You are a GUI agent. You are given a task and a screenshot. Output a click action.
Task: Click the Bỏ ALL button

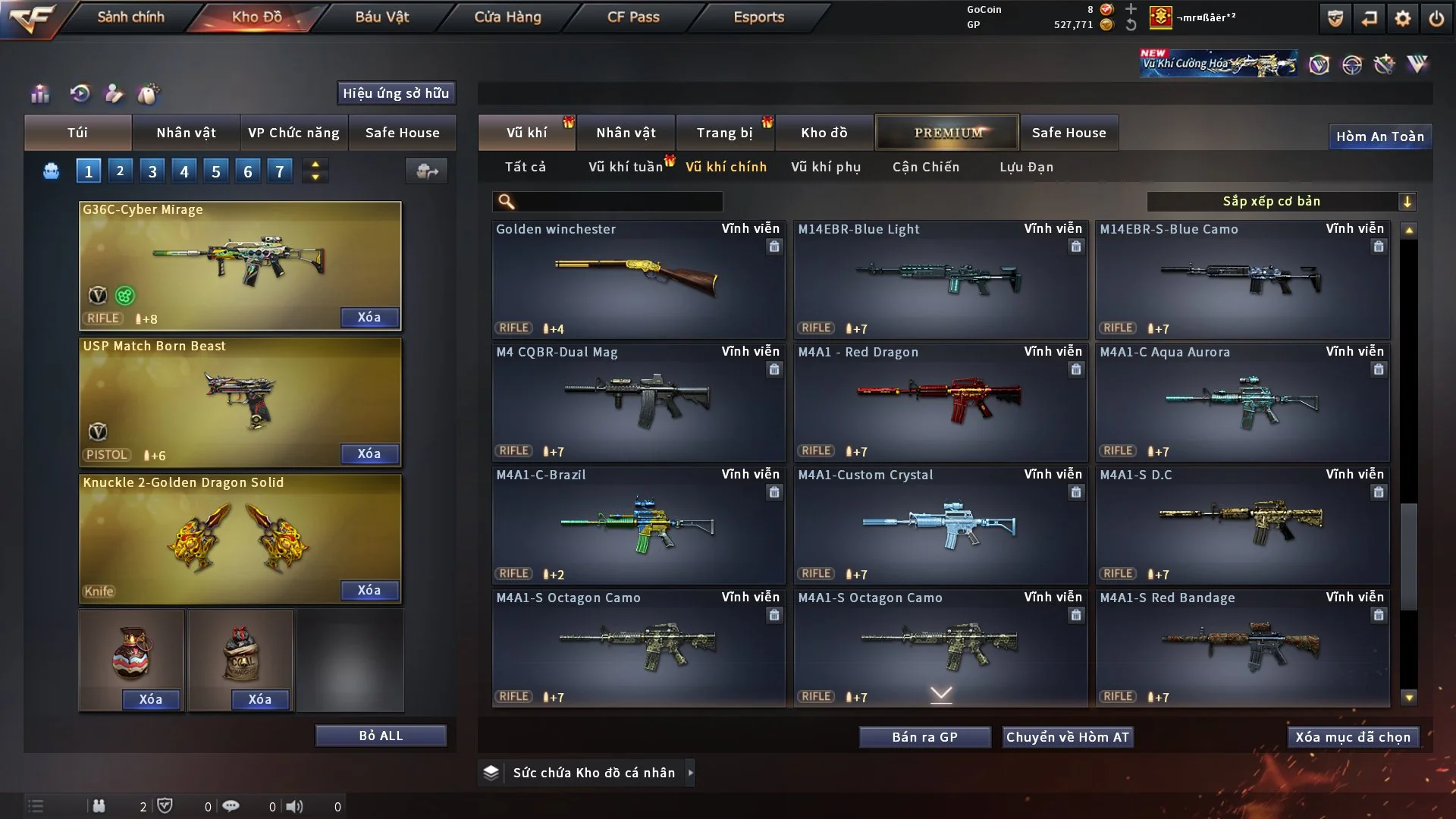[381, 736]
